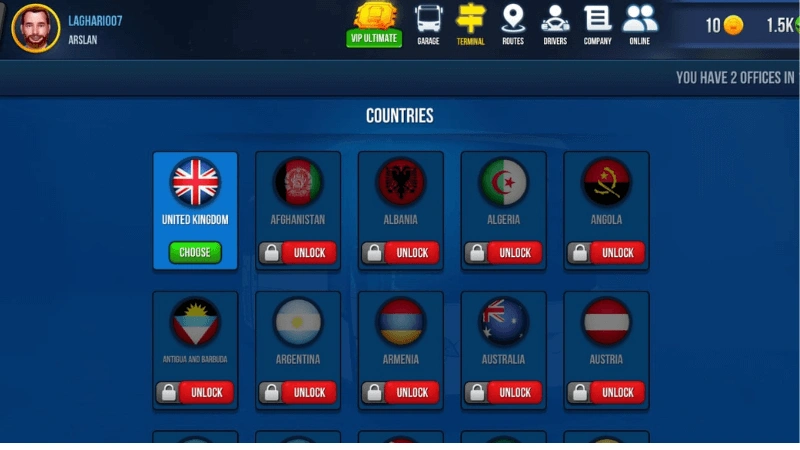Image resolution: width=800 pixels, height=450 pixels.
Task: Unlock the Afghanistan country card
Action: click(x=308, y=253)
